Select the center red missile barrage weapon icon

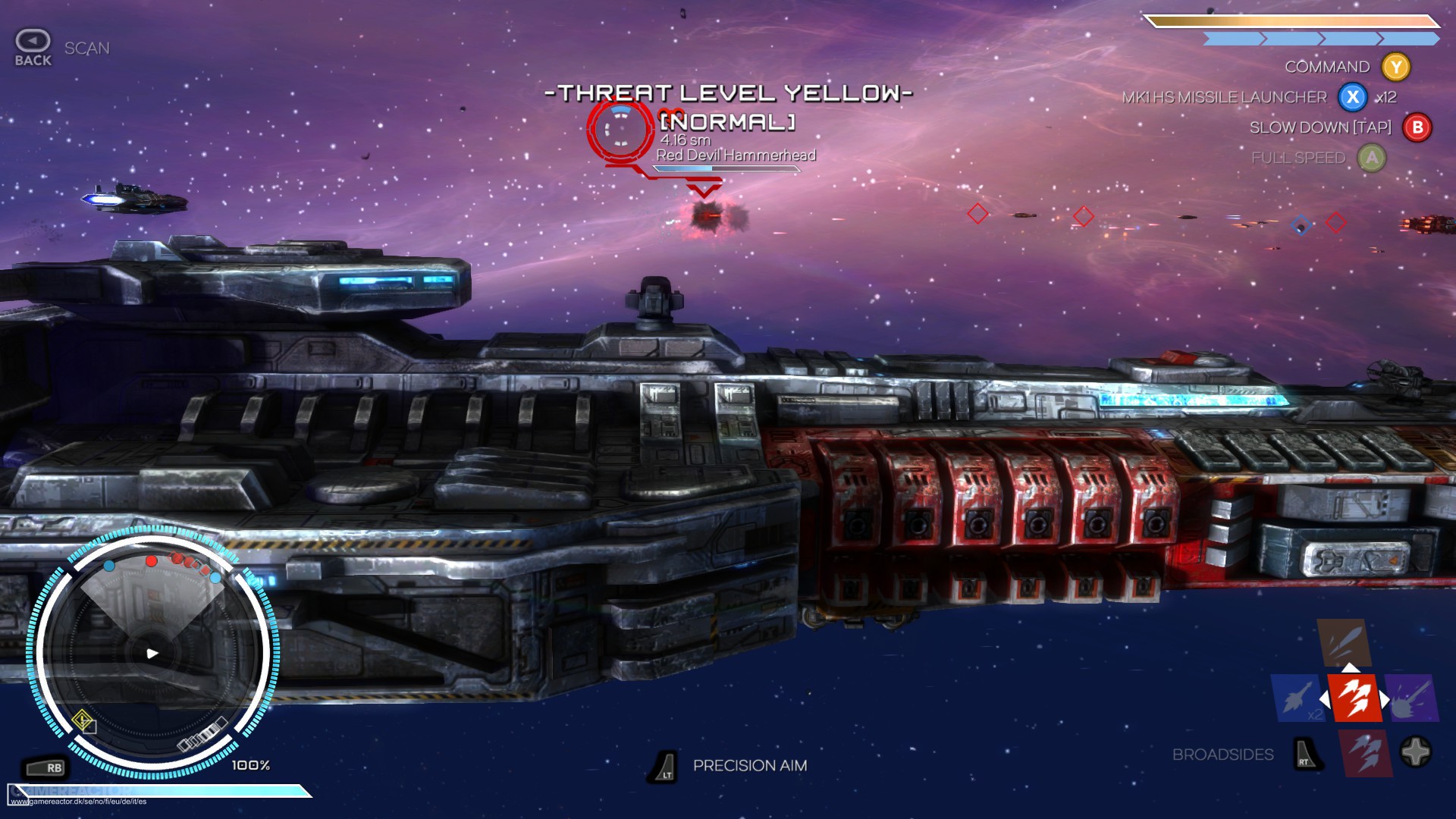[x=1354, y=698]
